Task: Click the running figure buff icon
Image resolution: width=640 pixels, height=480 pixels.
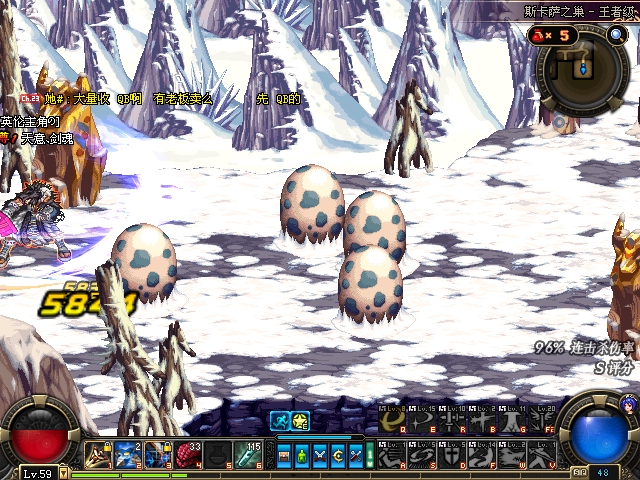Action: (281, 421)
